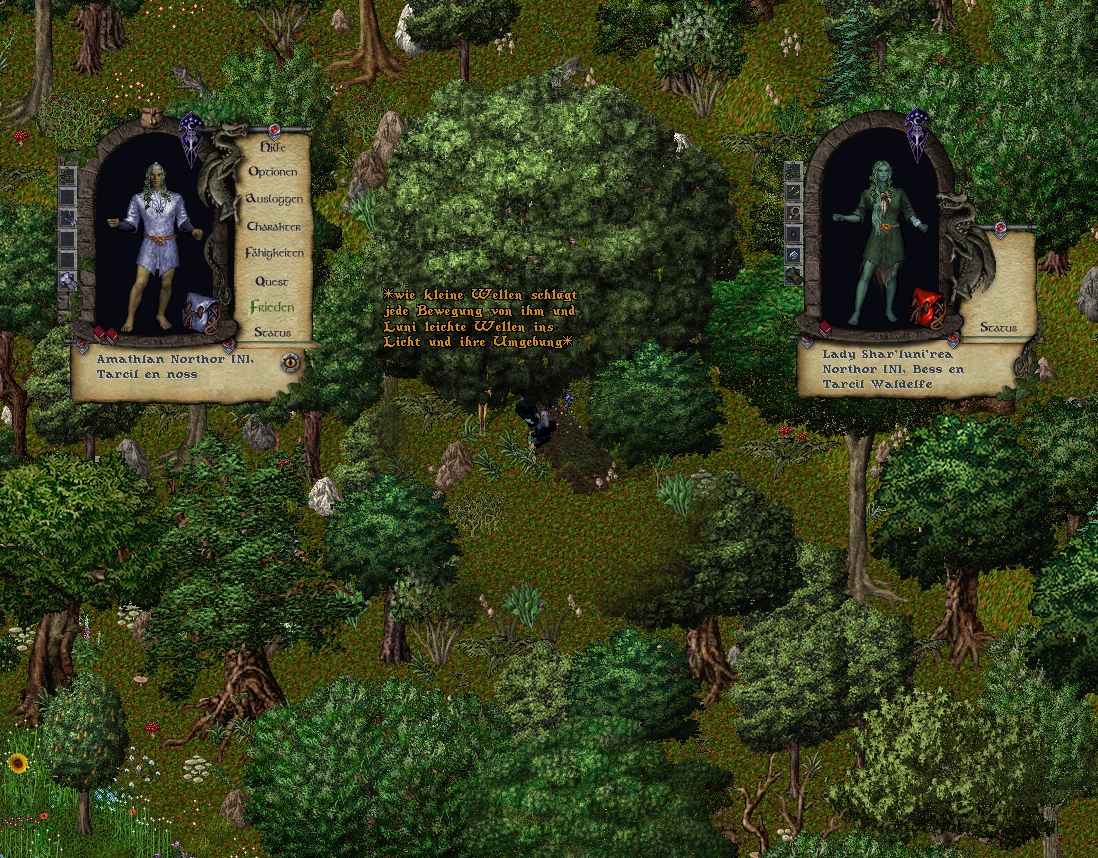Toggle the green Frieden peace mode

(273, 307)
